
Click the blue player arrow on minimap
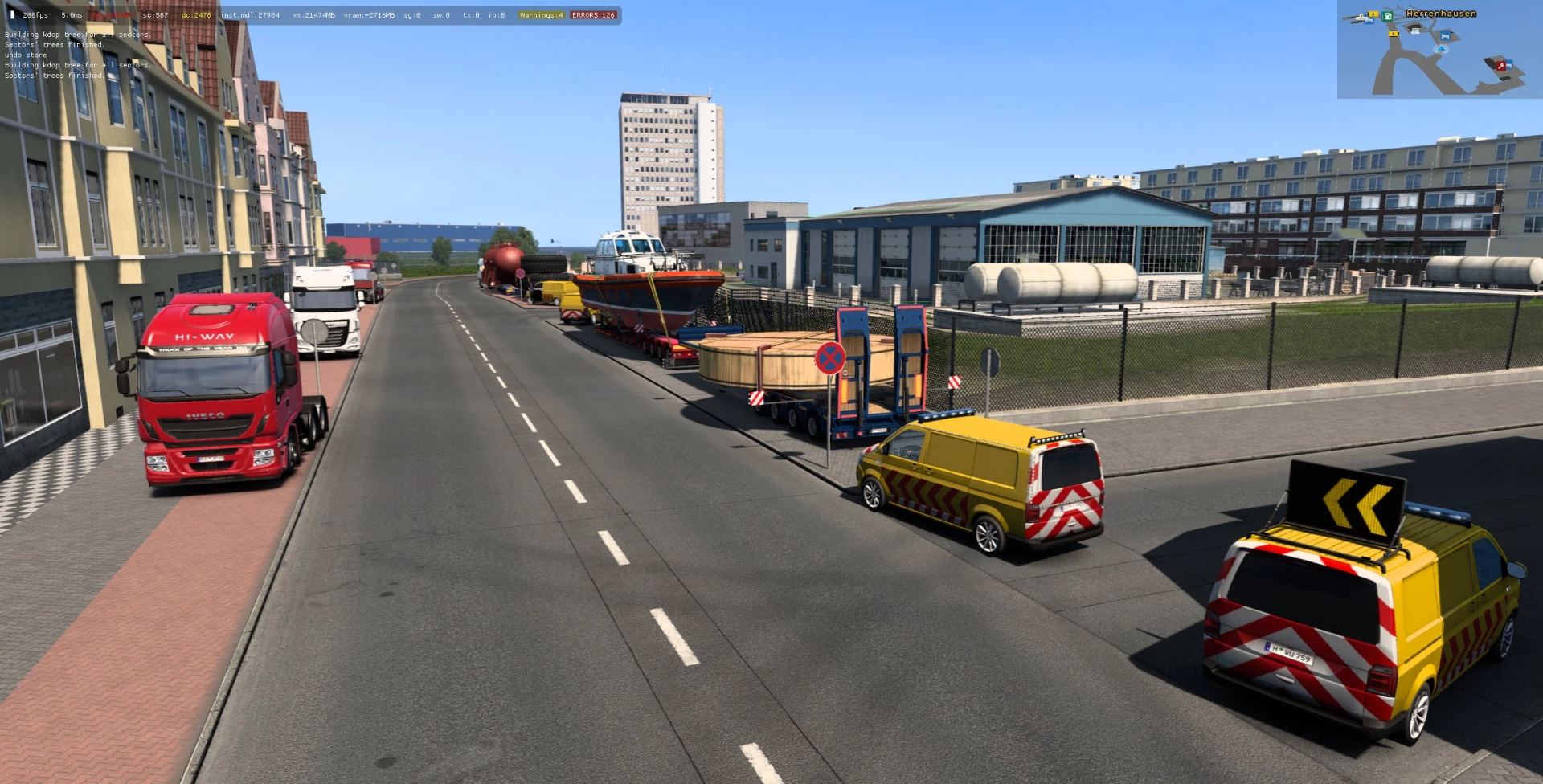click(1441, 49)
